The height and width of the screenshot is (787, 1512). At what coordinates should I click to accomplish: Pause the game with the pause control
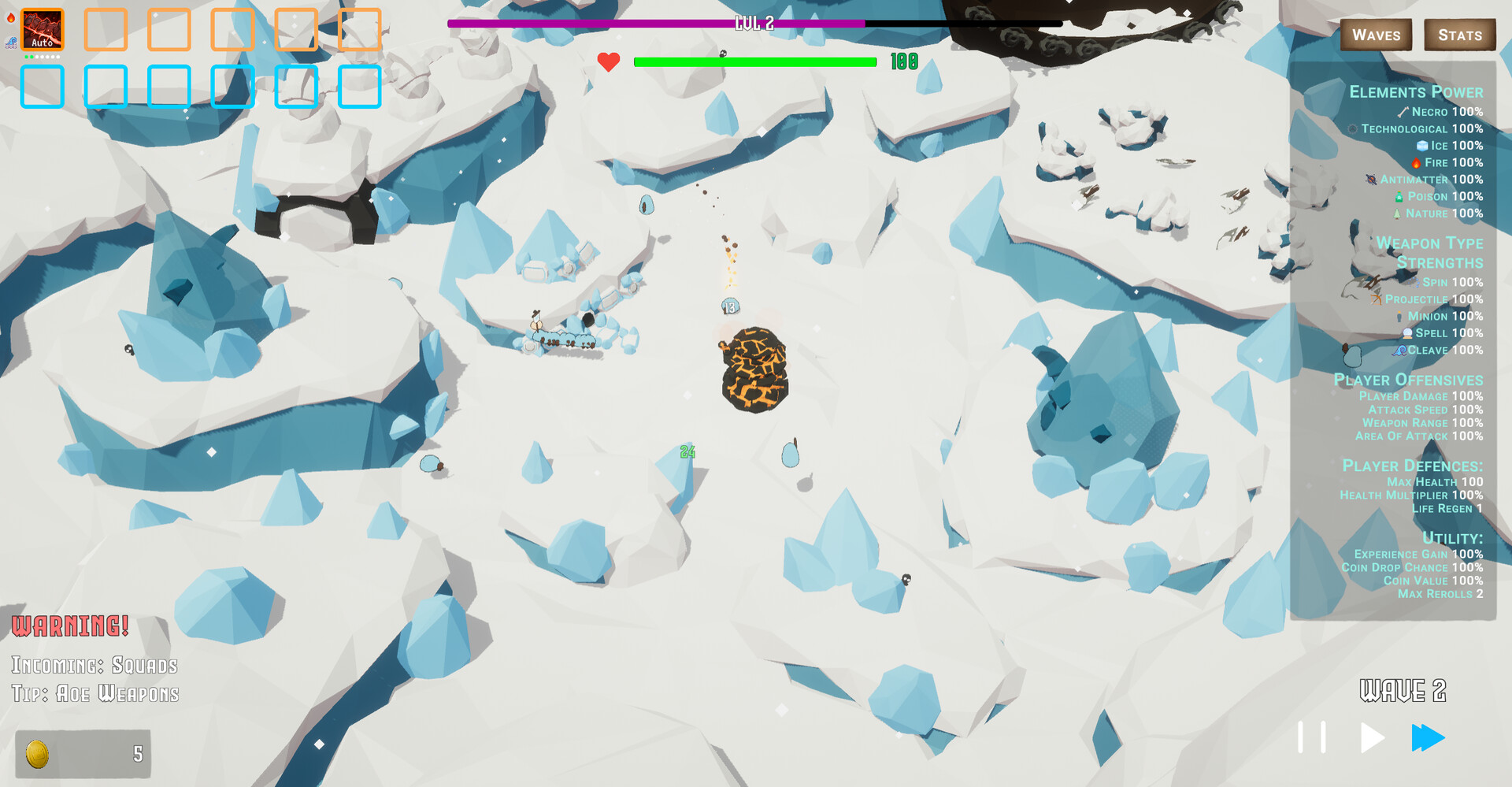click(1311, 738)
